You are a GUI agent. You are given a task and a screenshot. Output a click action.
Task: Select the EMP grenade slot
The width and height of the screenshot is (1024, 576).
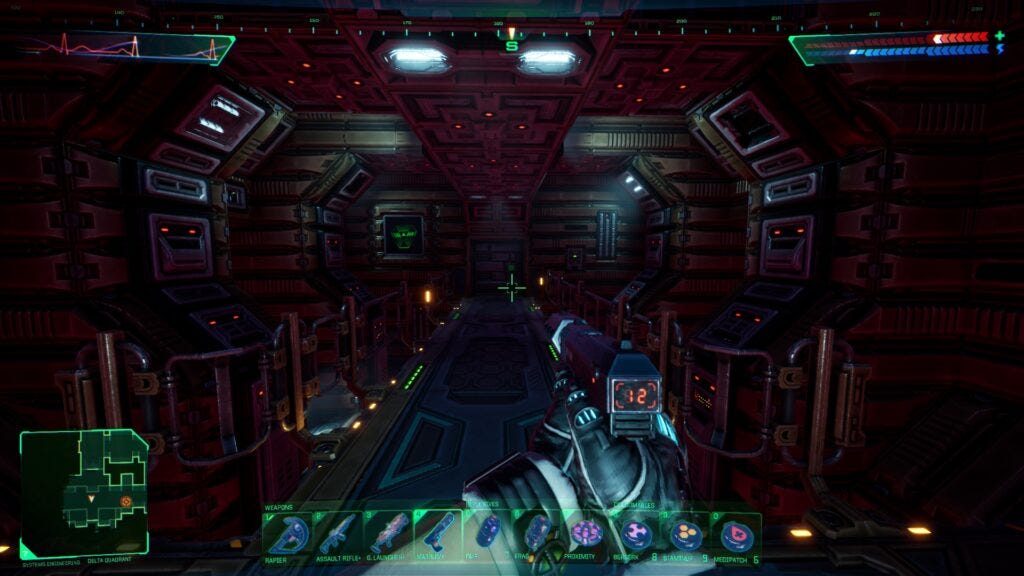(x=489, y=533)
